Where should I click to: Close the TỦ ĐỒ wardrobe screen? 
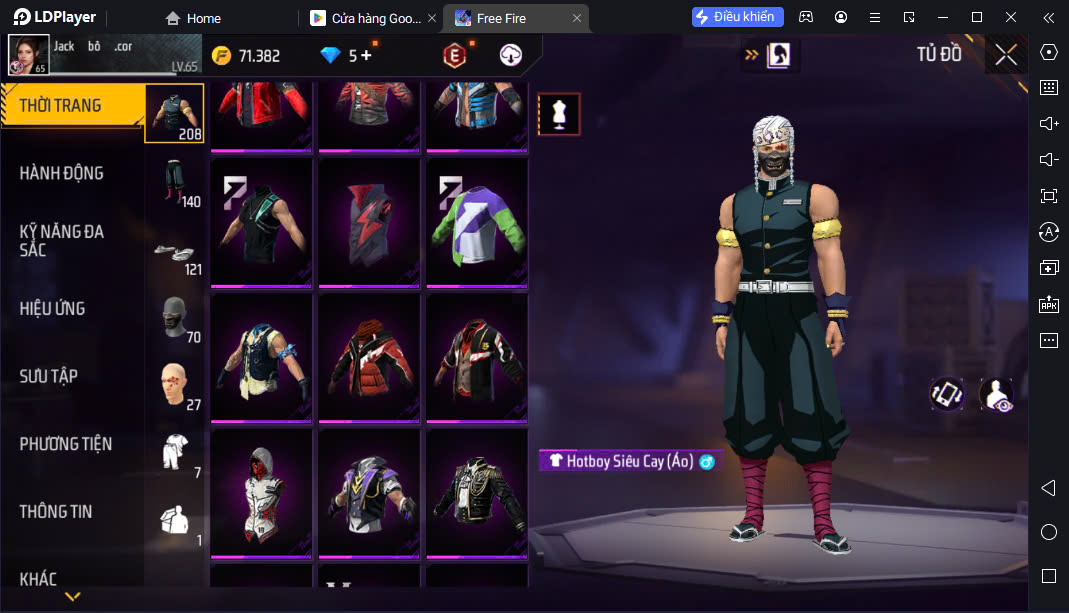click(x=1006, y=55)
